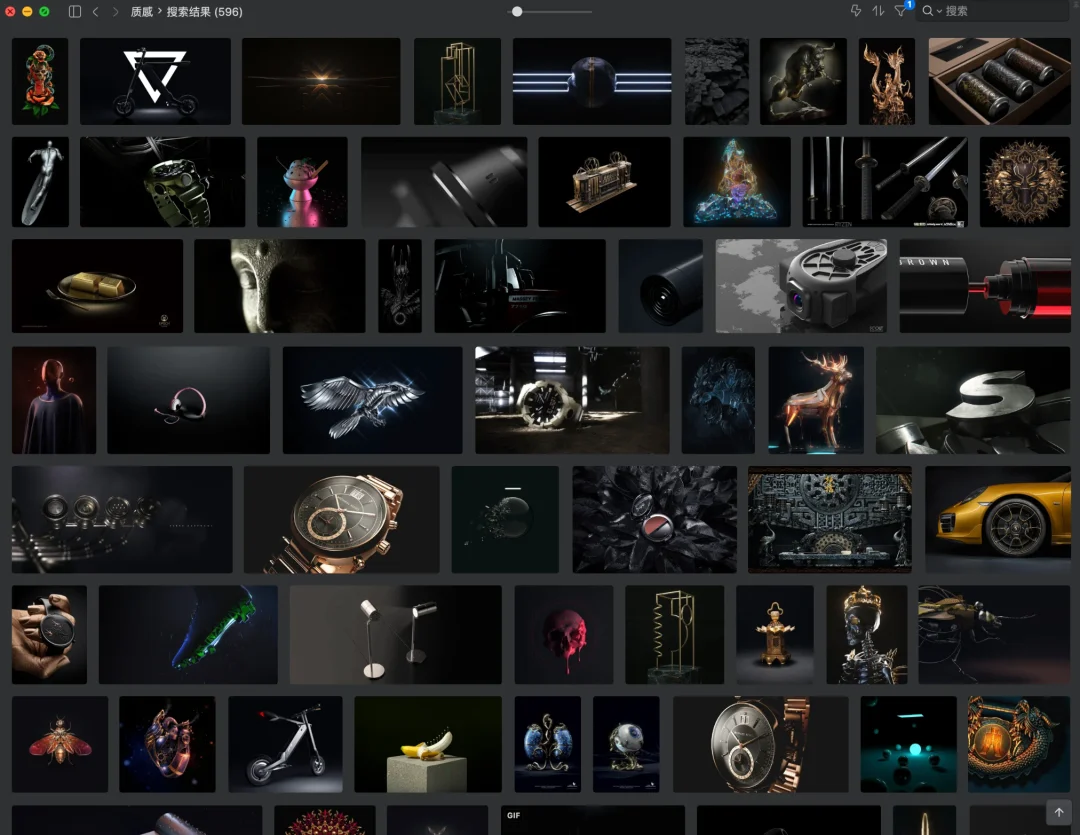Select the metallic eagle wings thumbnail

tap(372, 400)
